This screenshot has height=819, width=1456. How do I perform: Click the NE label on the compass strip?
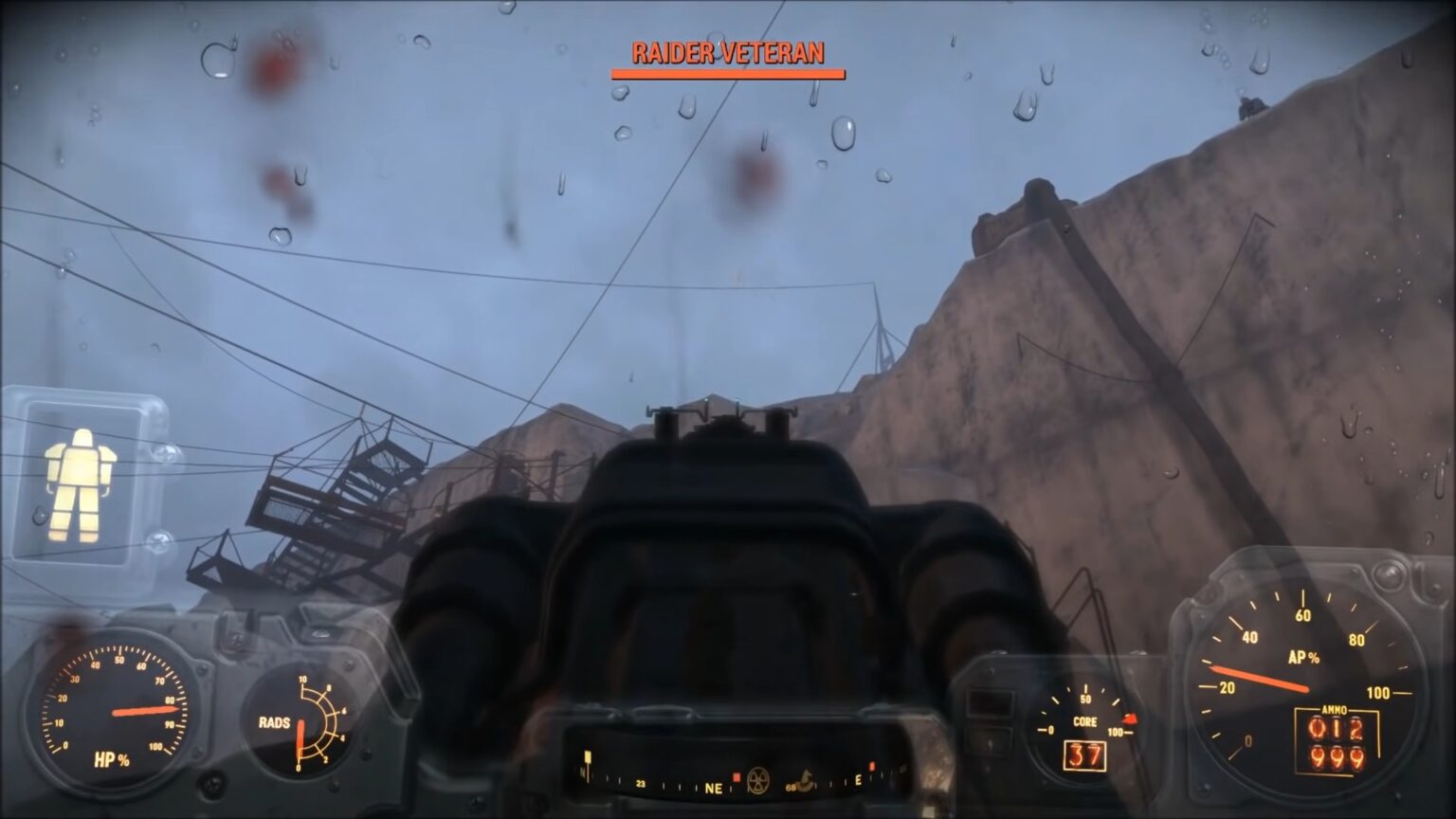(714, 789)
